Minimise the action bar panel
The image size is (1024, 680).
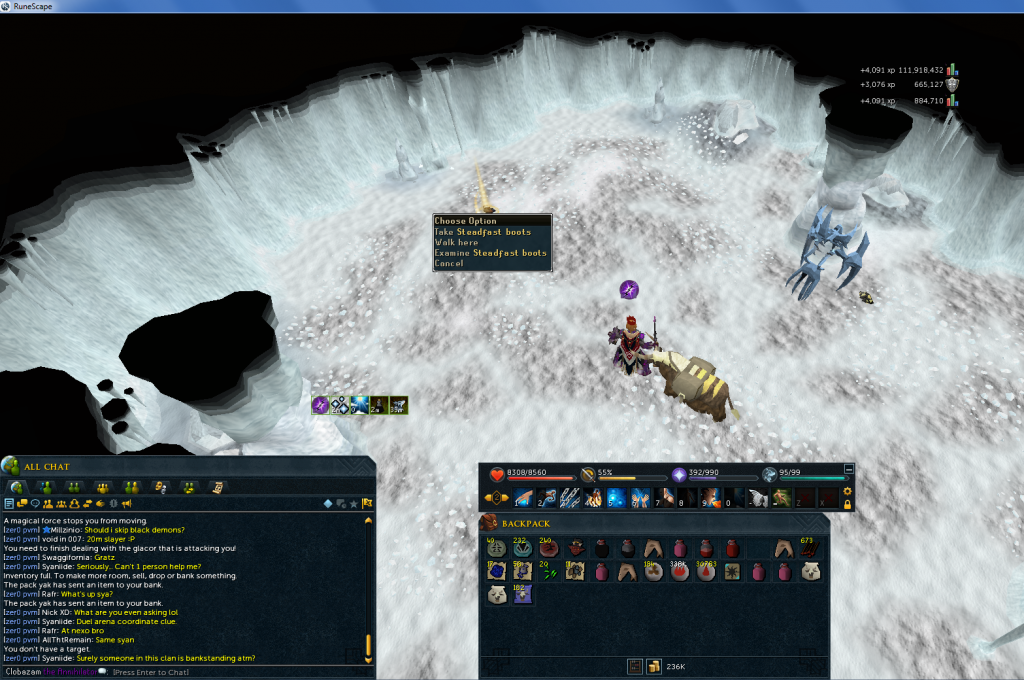click(x=849, y=468)
